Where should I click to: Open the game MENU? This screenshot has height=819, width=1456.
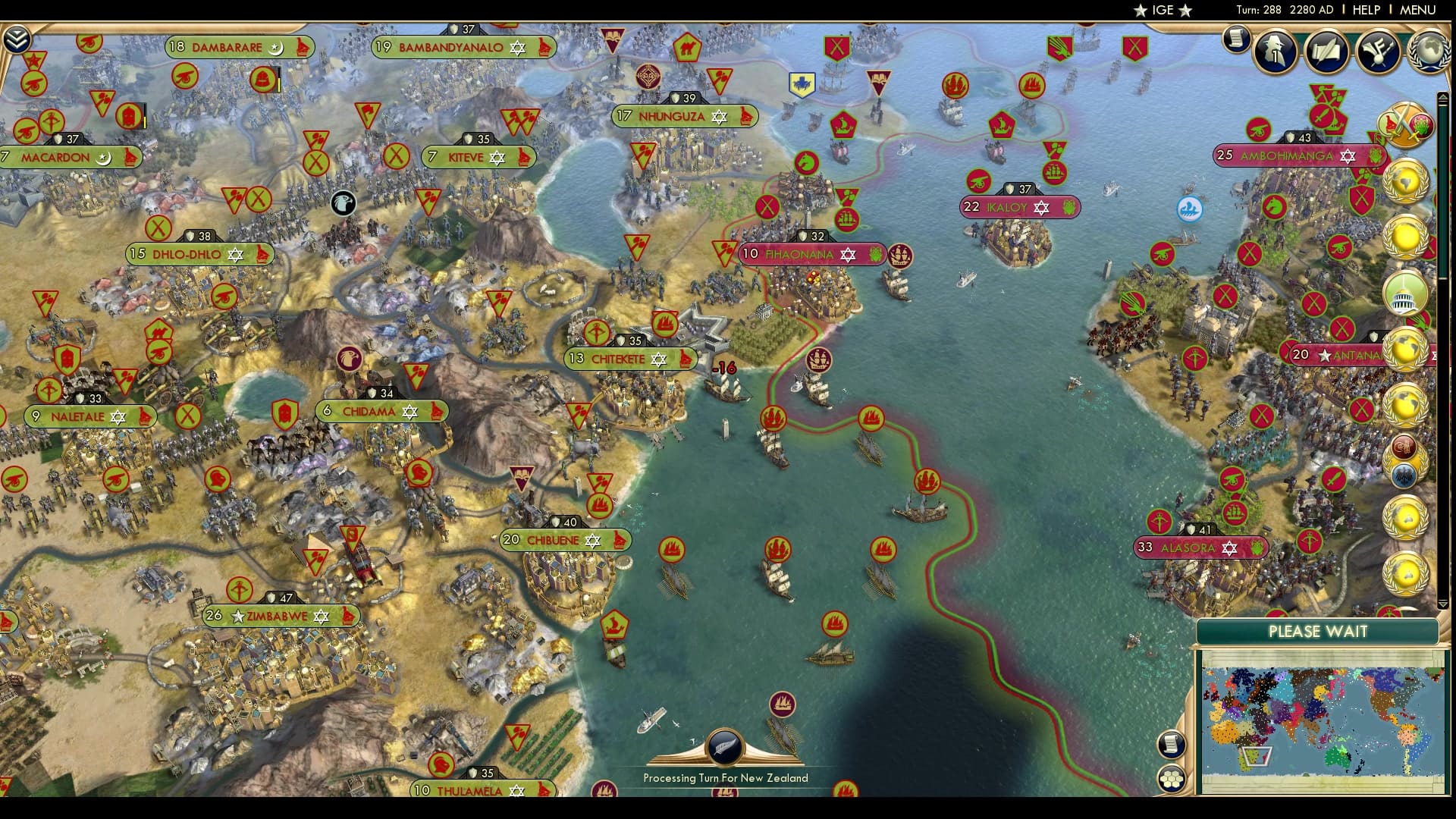tap(1417, 10)
